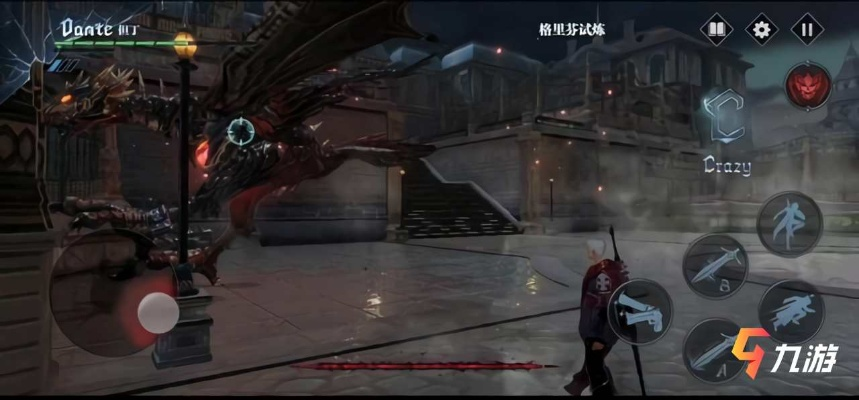Screen dimensions: 859x400
Task: Tap the dashing figure dodge button
Action: tap(791, 309)
